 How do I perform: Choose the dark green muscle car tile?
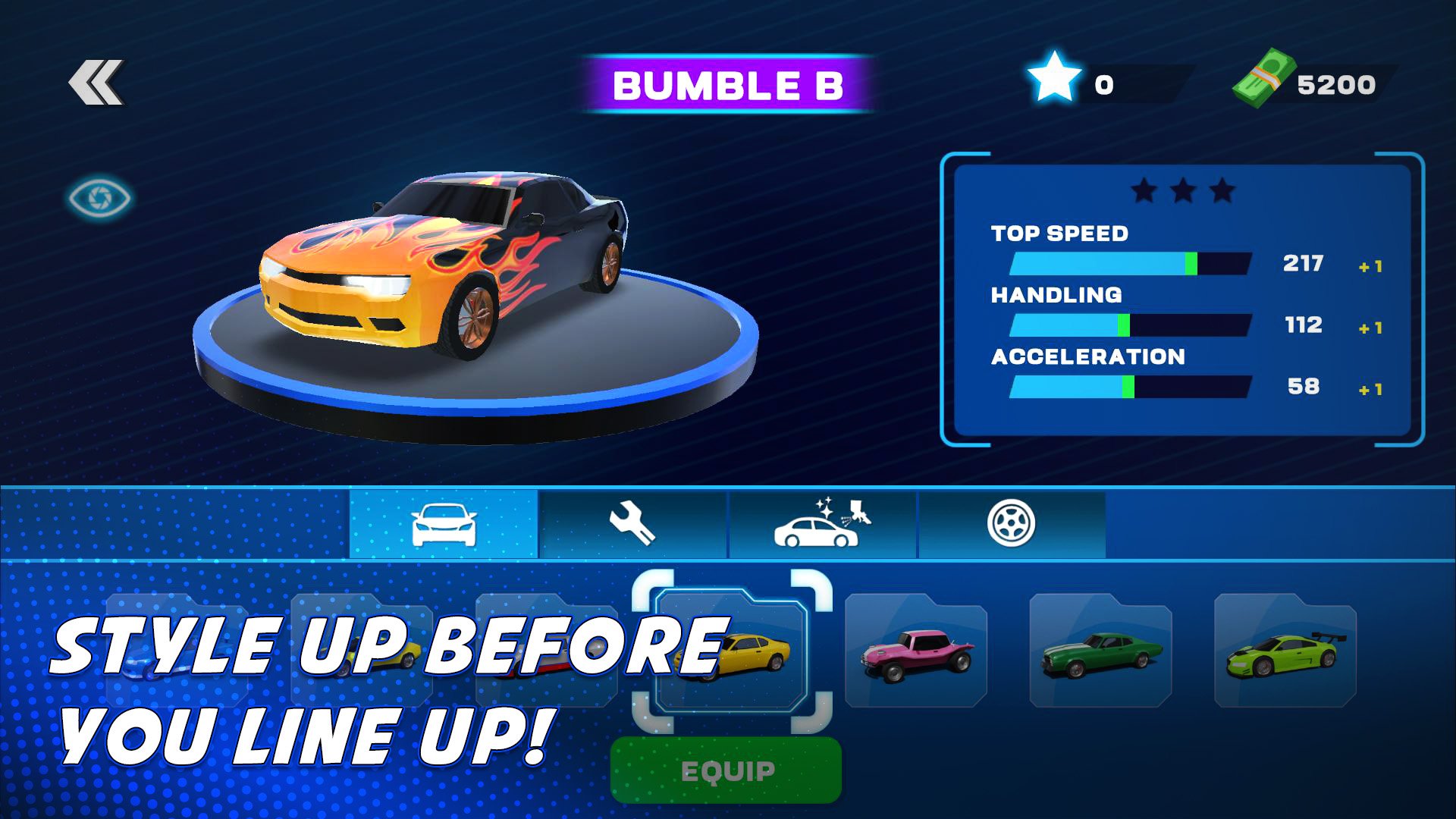click(x=1100, y=652)
